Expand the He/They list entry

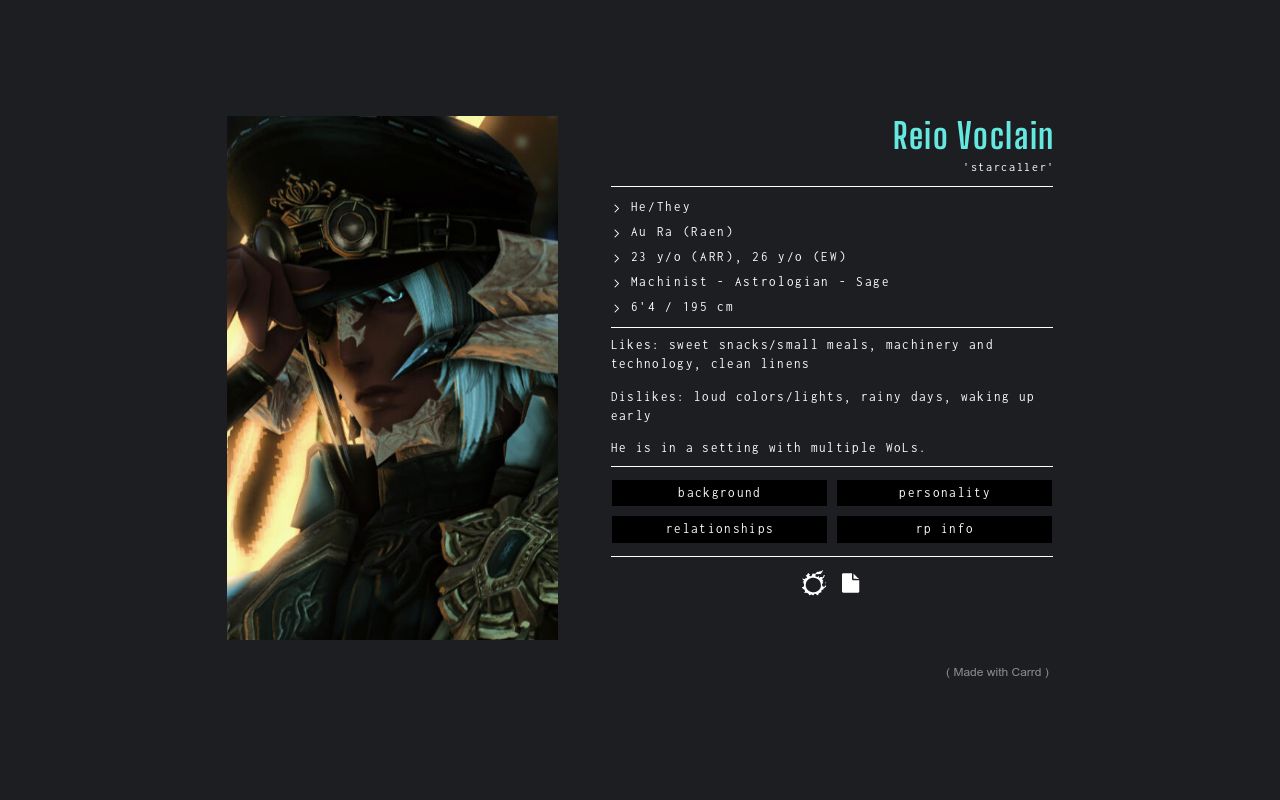tap(660, 207)
